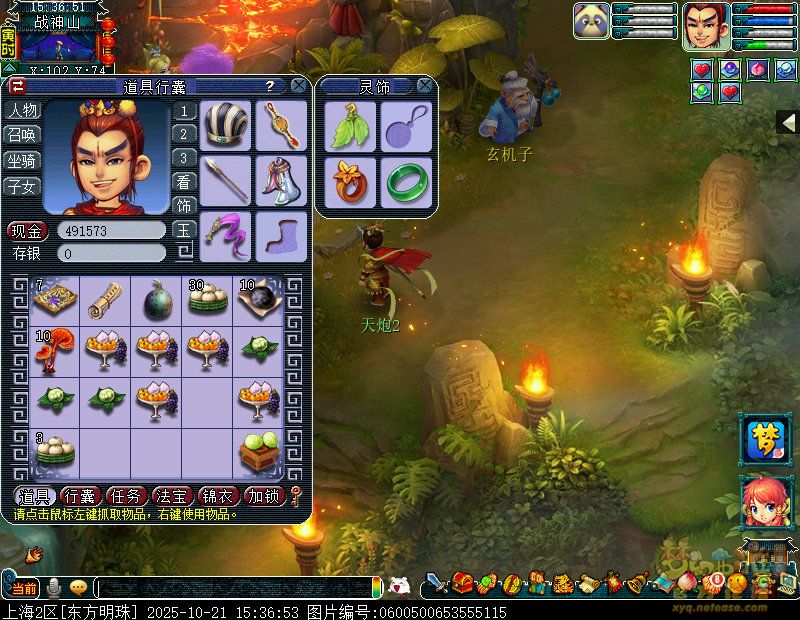Close the 灵饰 accessory panel

pyautogui.click(x=424, y=86)
